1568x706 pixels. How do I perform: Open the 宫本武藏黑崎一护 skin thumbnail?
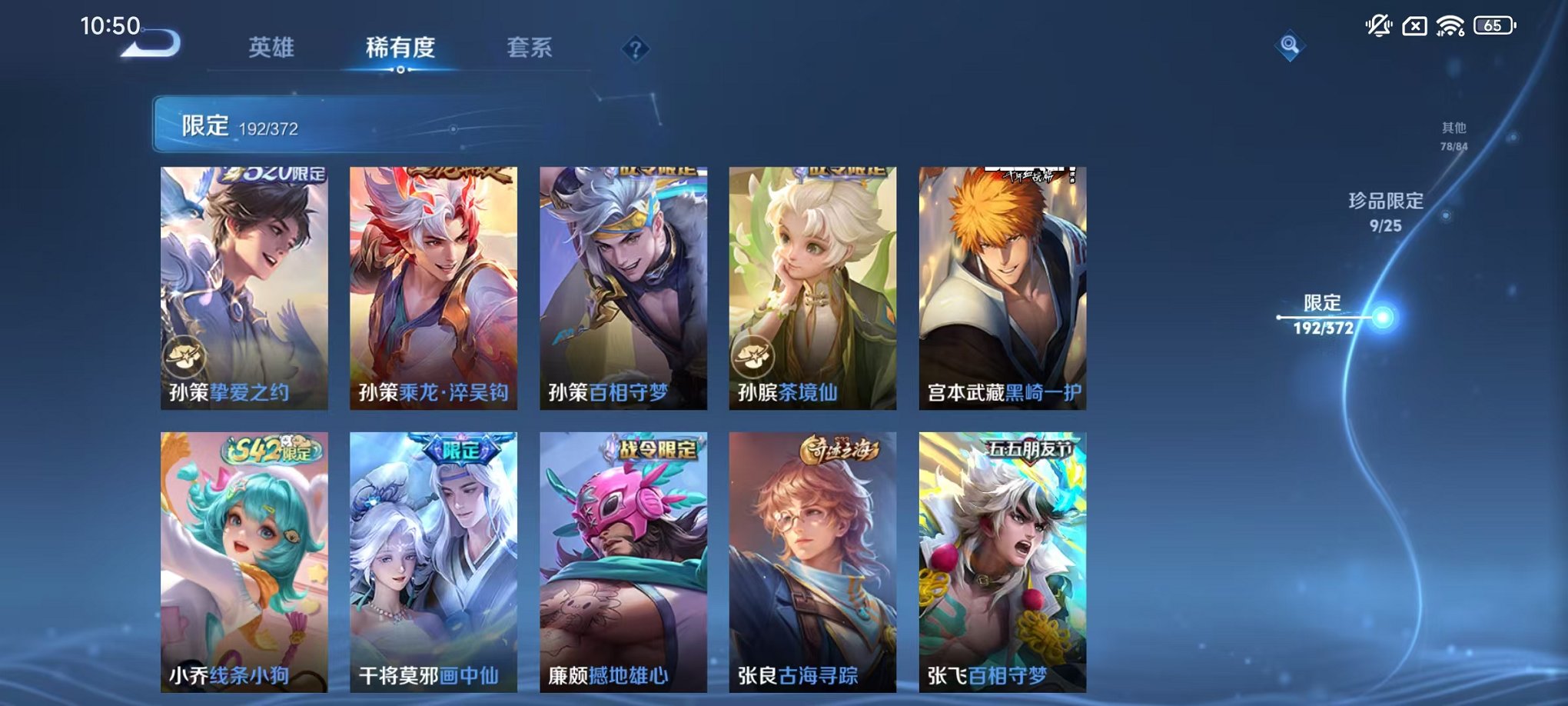tap(1002, 285)
